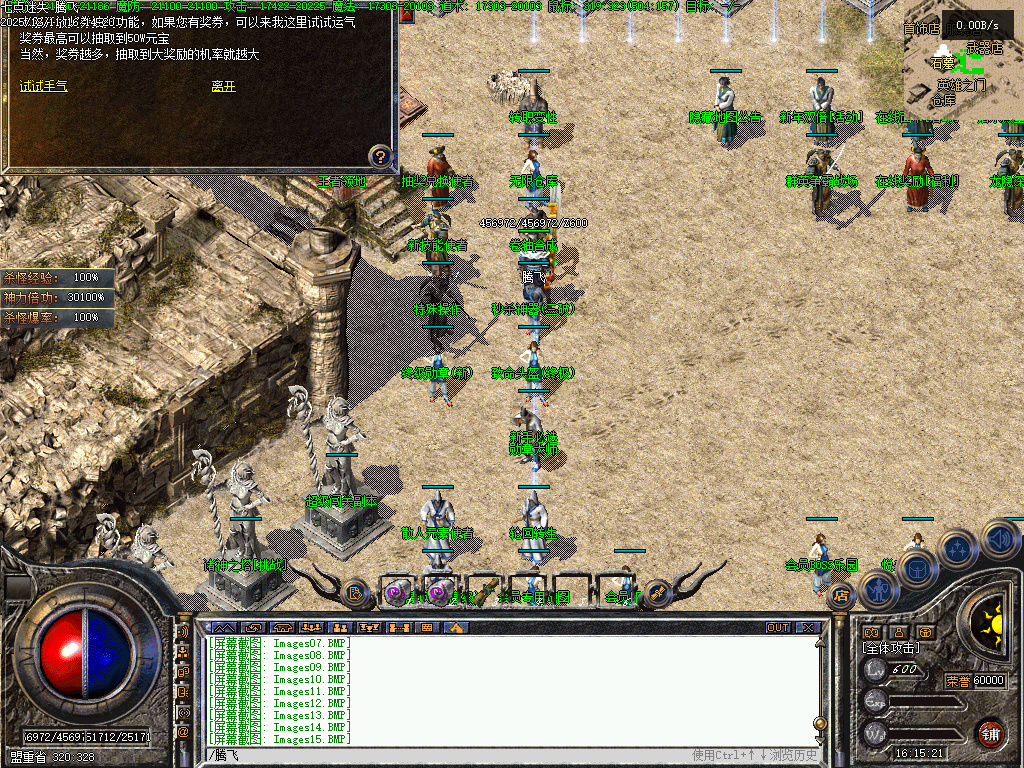1024x768 pixels.
Task: Click the @ chat channel icon
Action: tap(184, 732)
